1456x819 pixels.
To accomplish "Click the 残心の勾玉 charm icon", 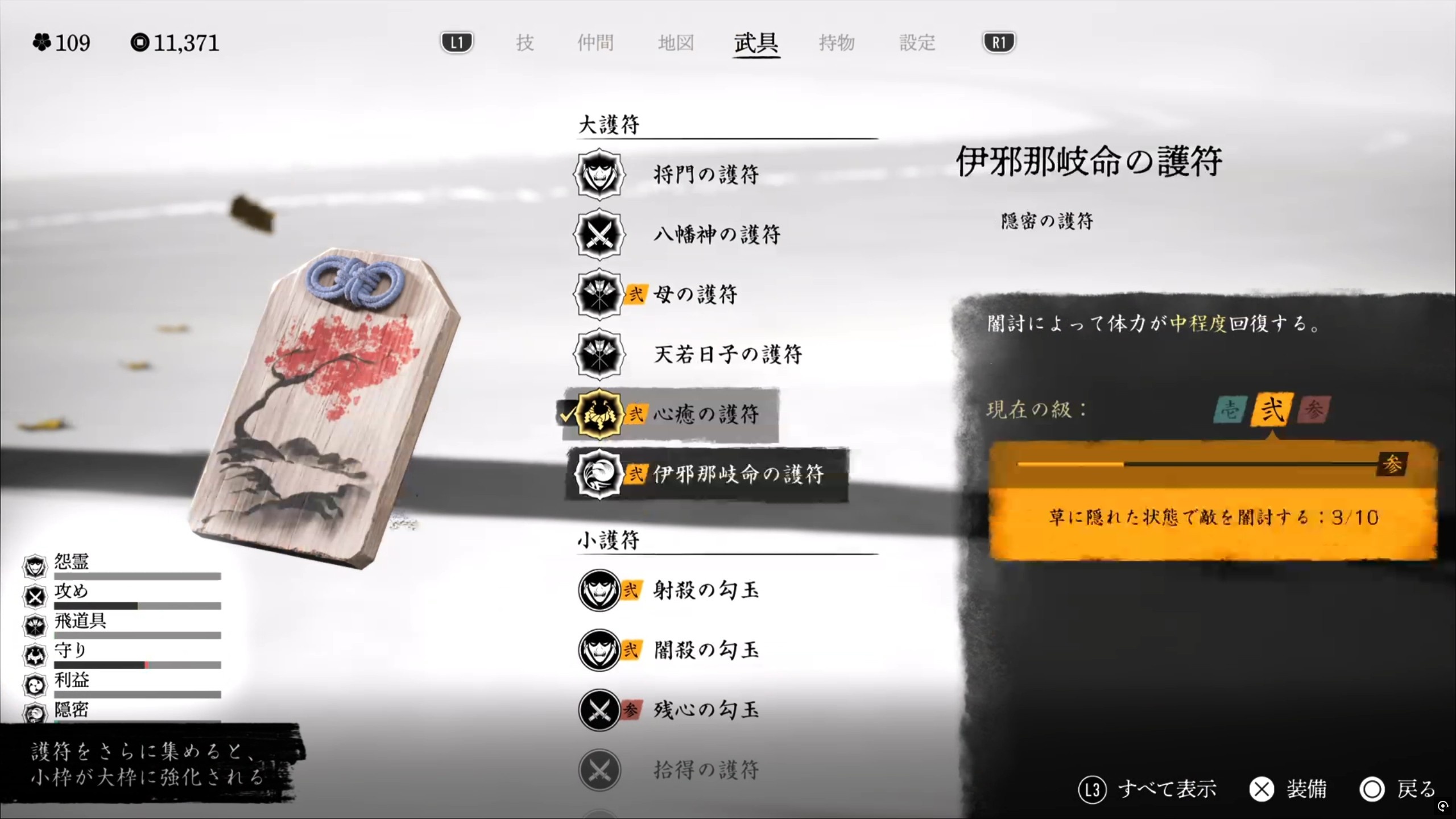I will 599,710.
